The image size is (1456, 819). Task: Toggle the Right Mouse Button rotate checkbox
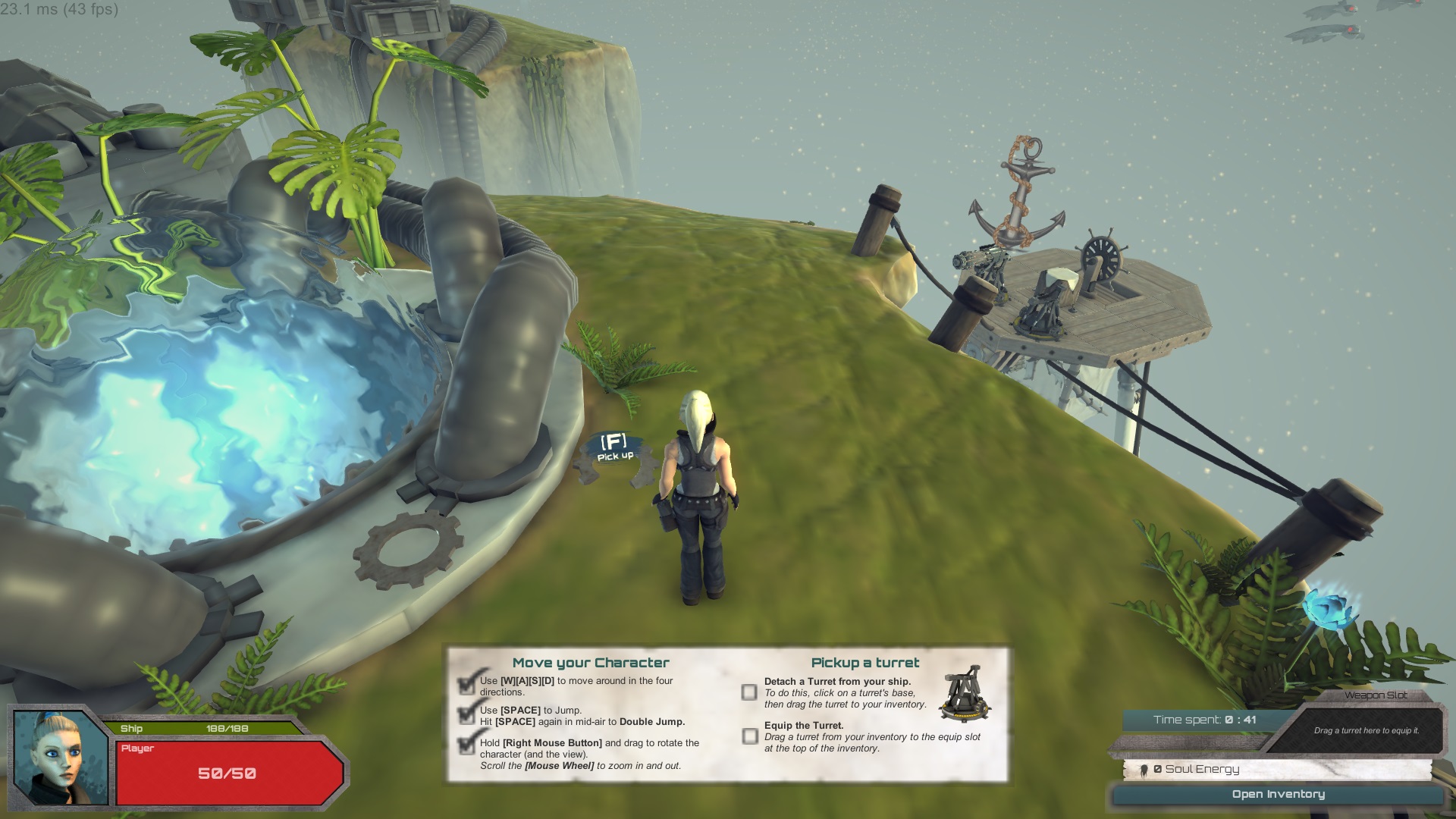point(467,746)
